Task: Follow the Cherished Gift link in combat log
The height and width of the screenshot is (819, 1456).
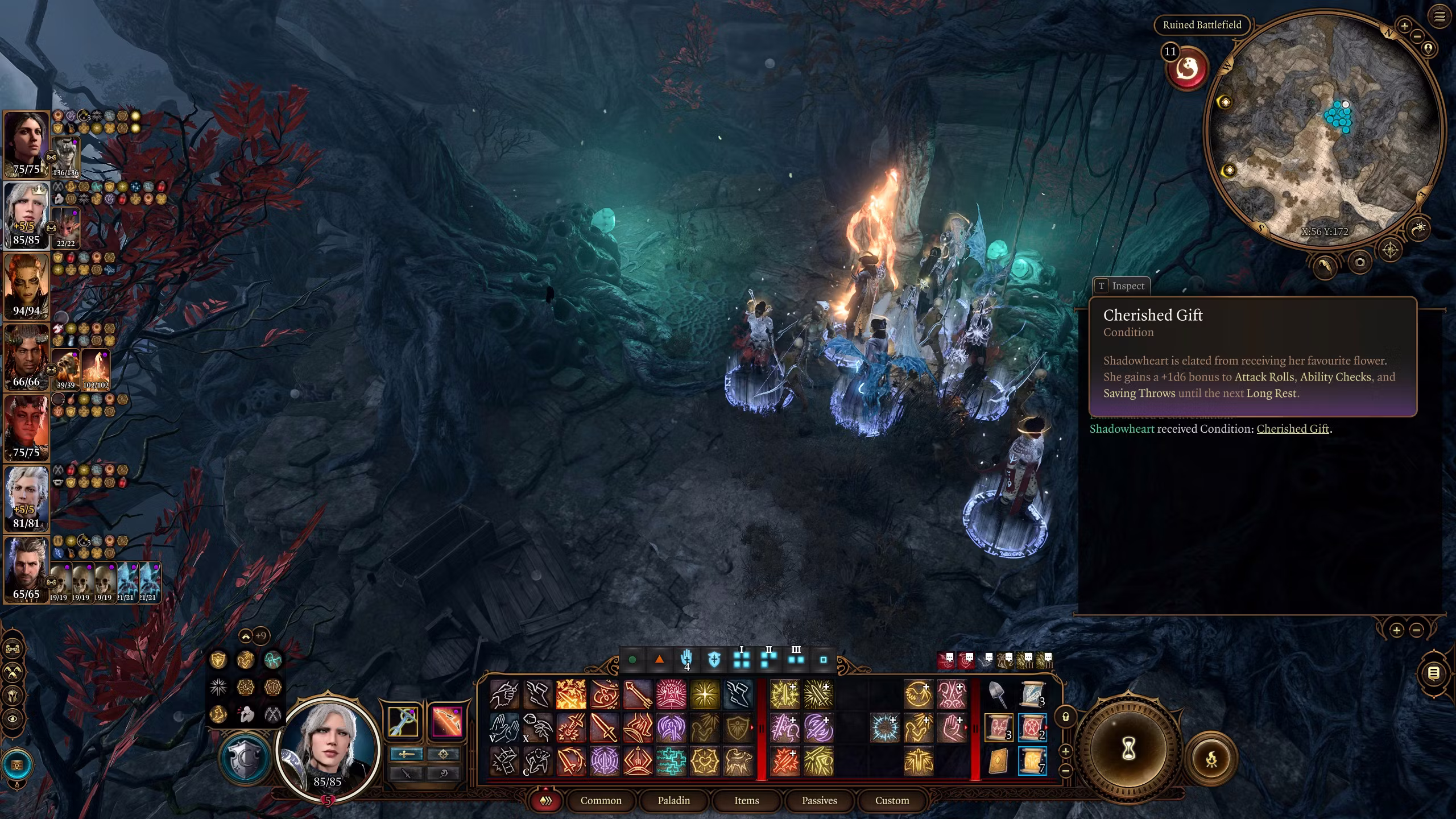Action: pos(1292,429)
